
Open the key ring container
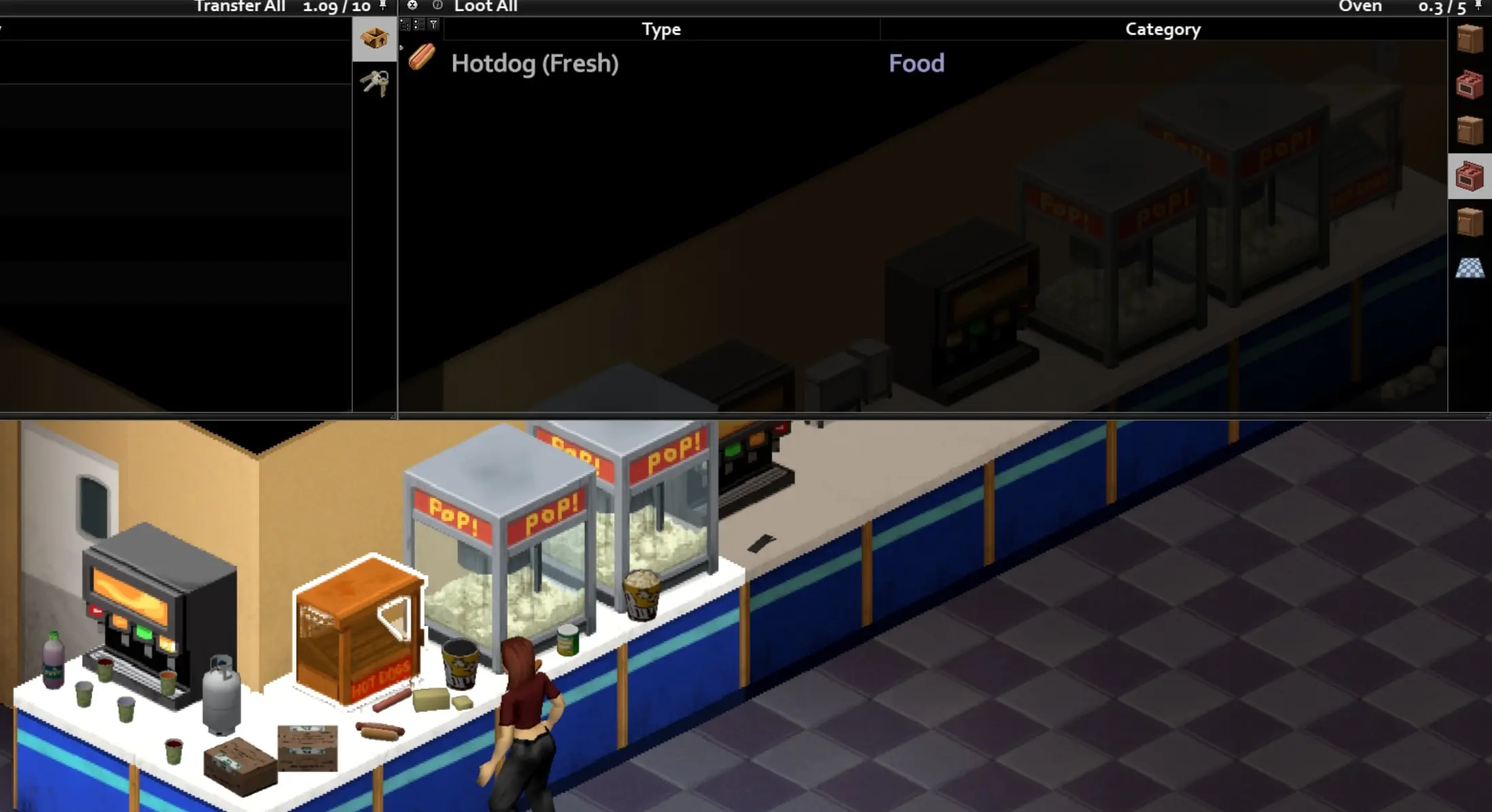tap(374, 83)
